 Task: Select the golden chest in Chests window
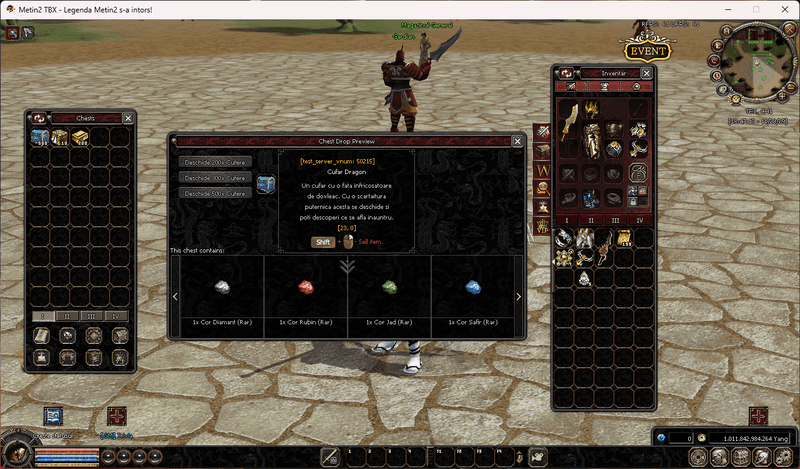pyautogui.click(x=78, y=137)
